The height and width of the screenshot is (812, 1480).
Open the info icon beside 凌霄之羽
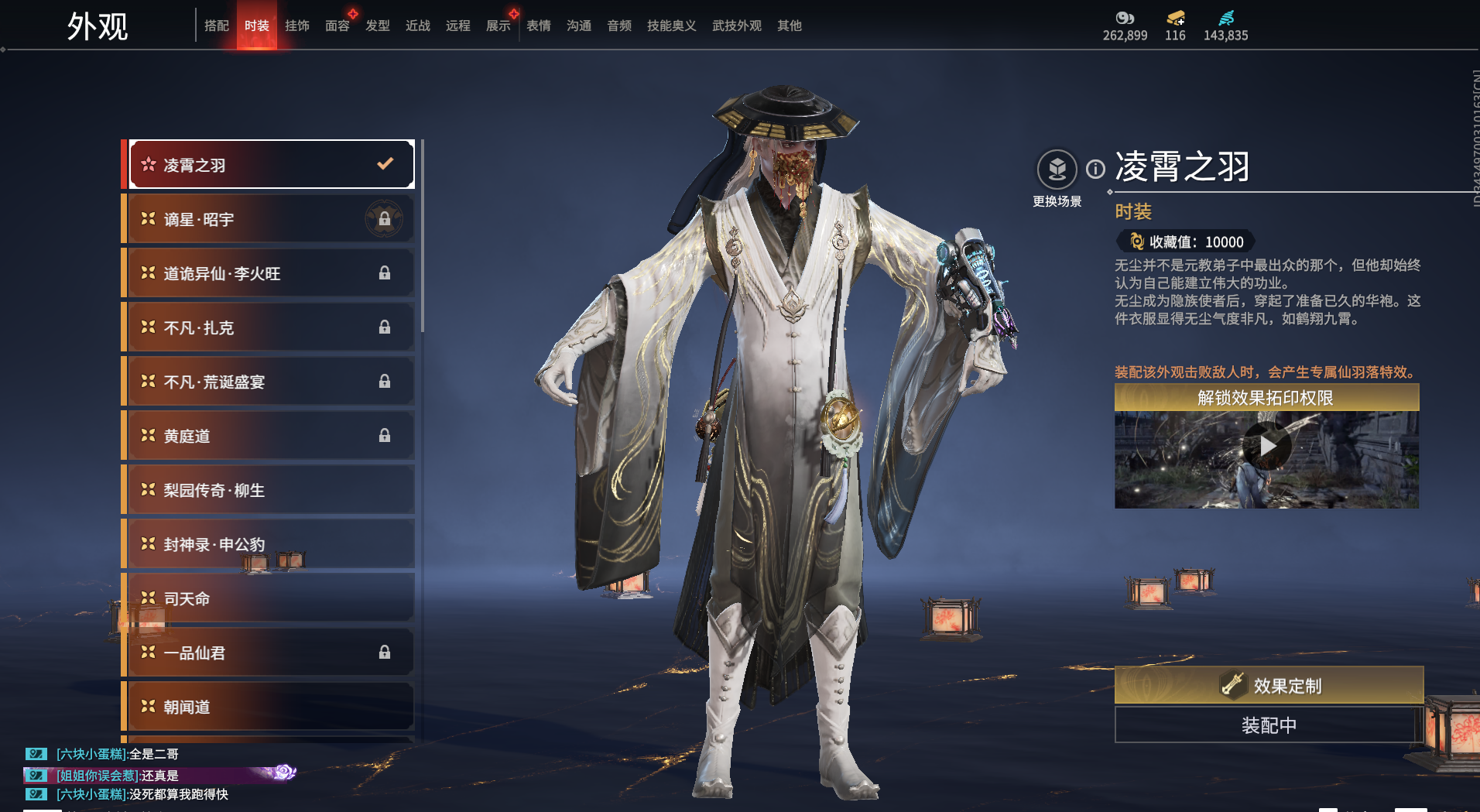[x=1095, y=169]
